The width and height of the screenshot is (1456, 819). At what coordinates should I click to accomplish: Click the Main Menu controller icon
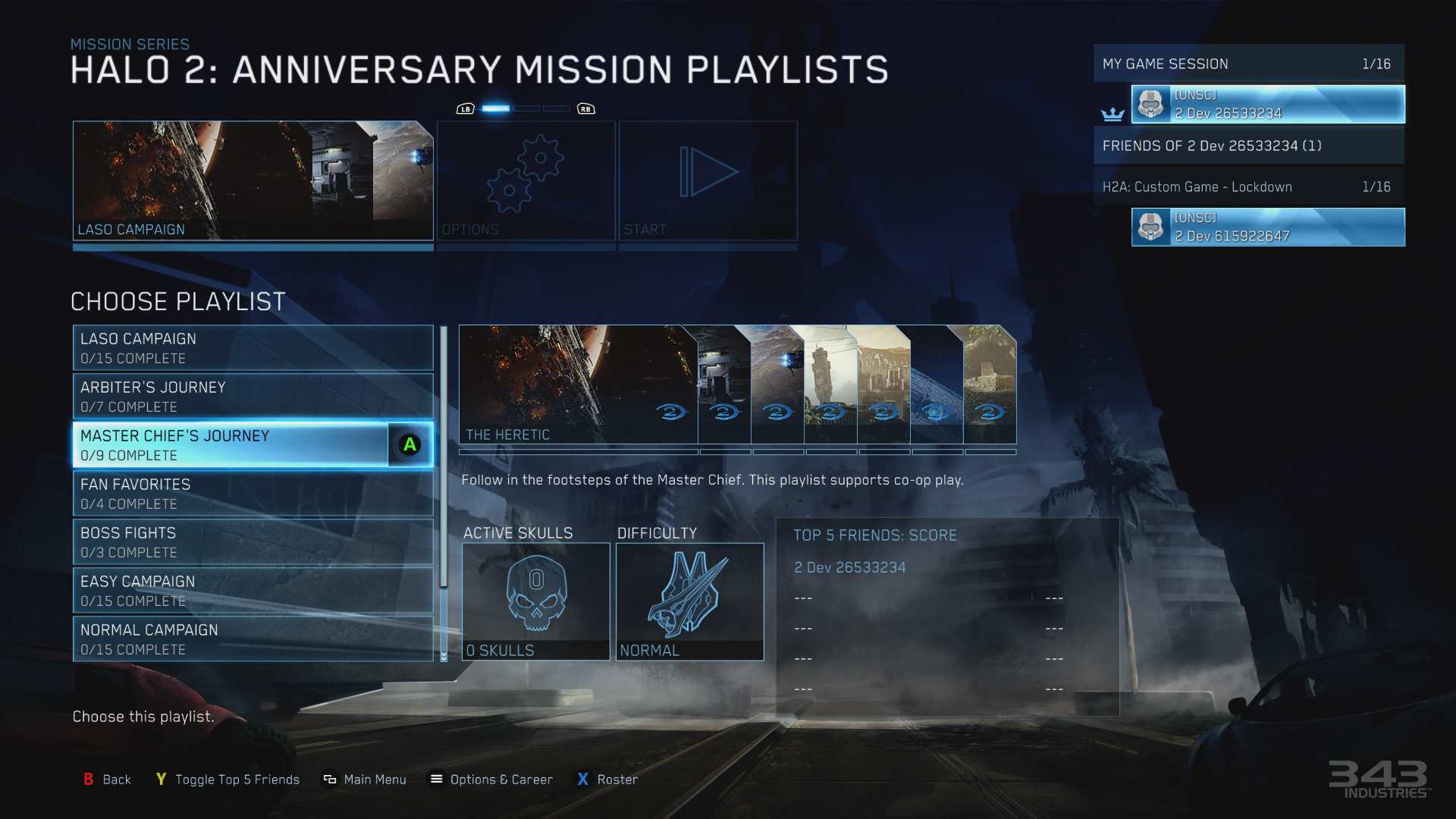tap(331, 780)
